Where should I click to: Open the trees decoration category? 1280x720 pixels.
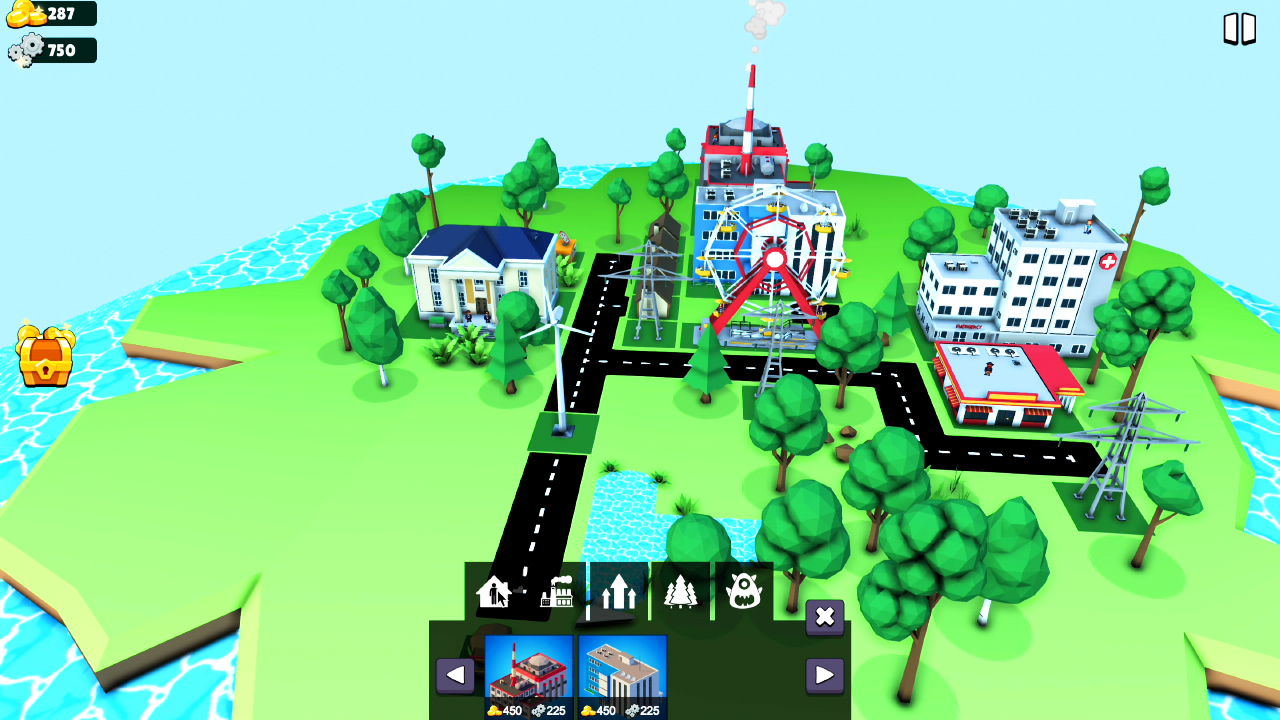tap(680, 590)
